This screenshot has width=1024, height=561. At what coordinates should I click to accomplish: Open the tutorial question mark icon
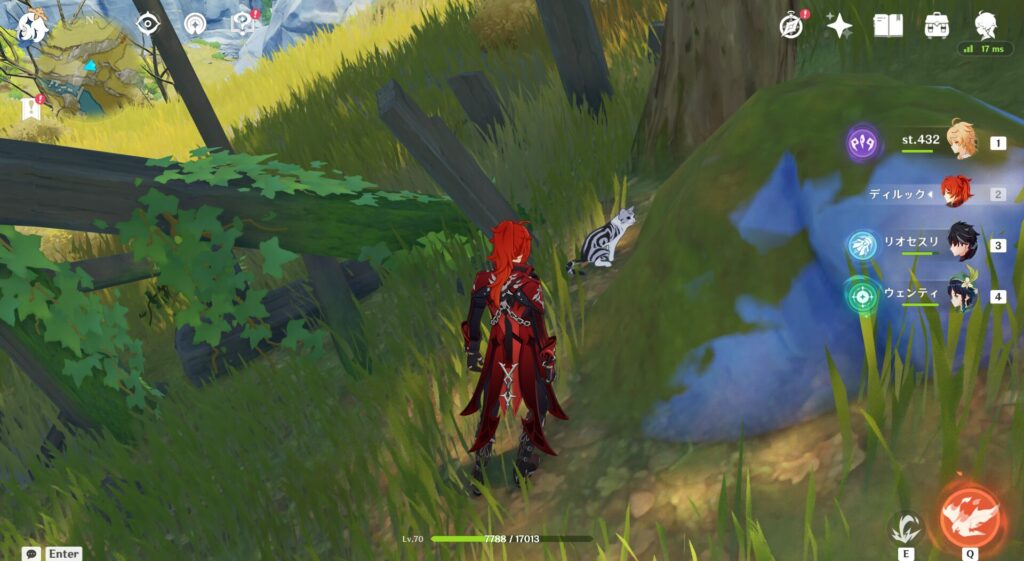coord(242,23)
